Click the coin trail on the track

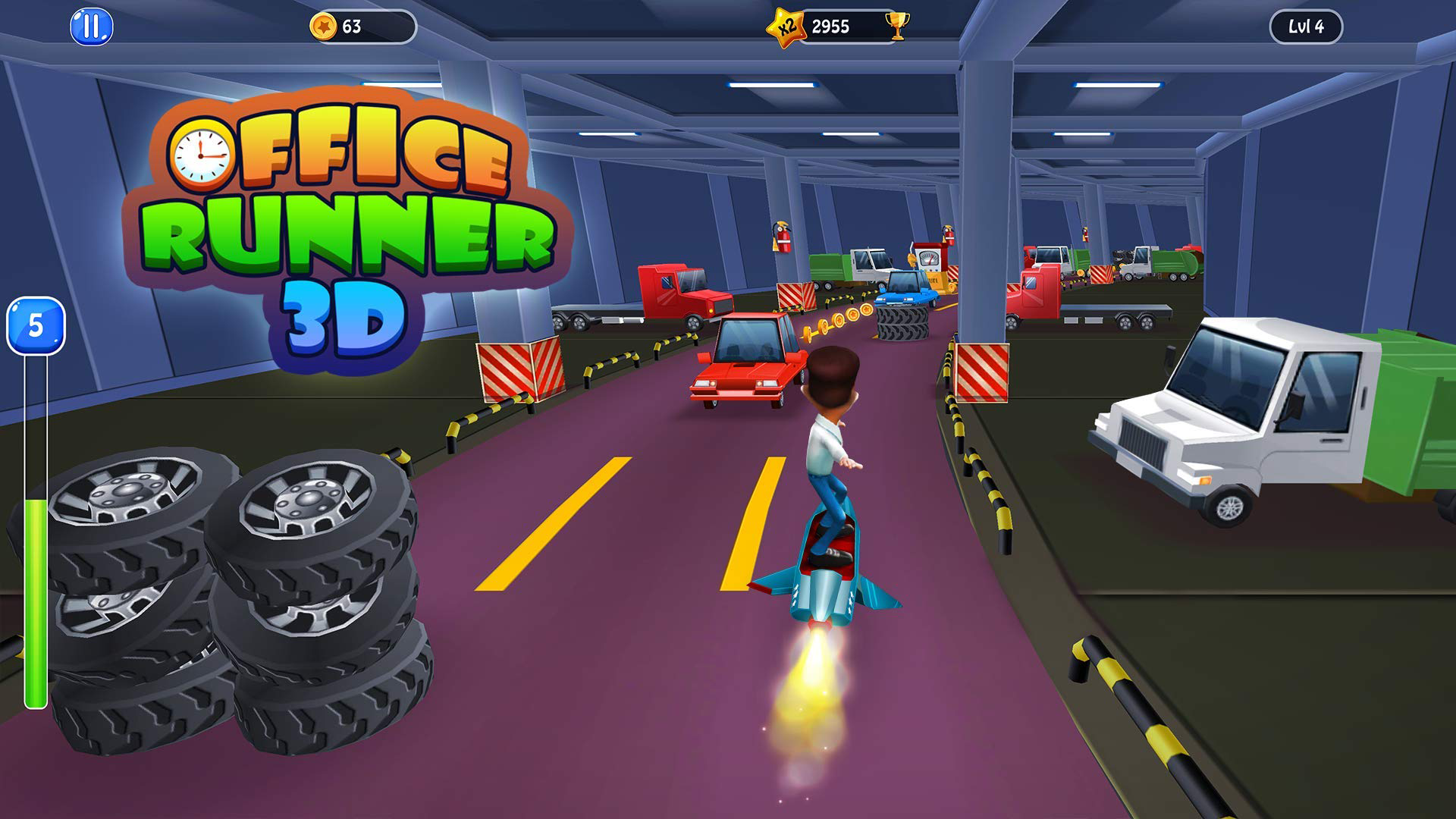(838, 318)
